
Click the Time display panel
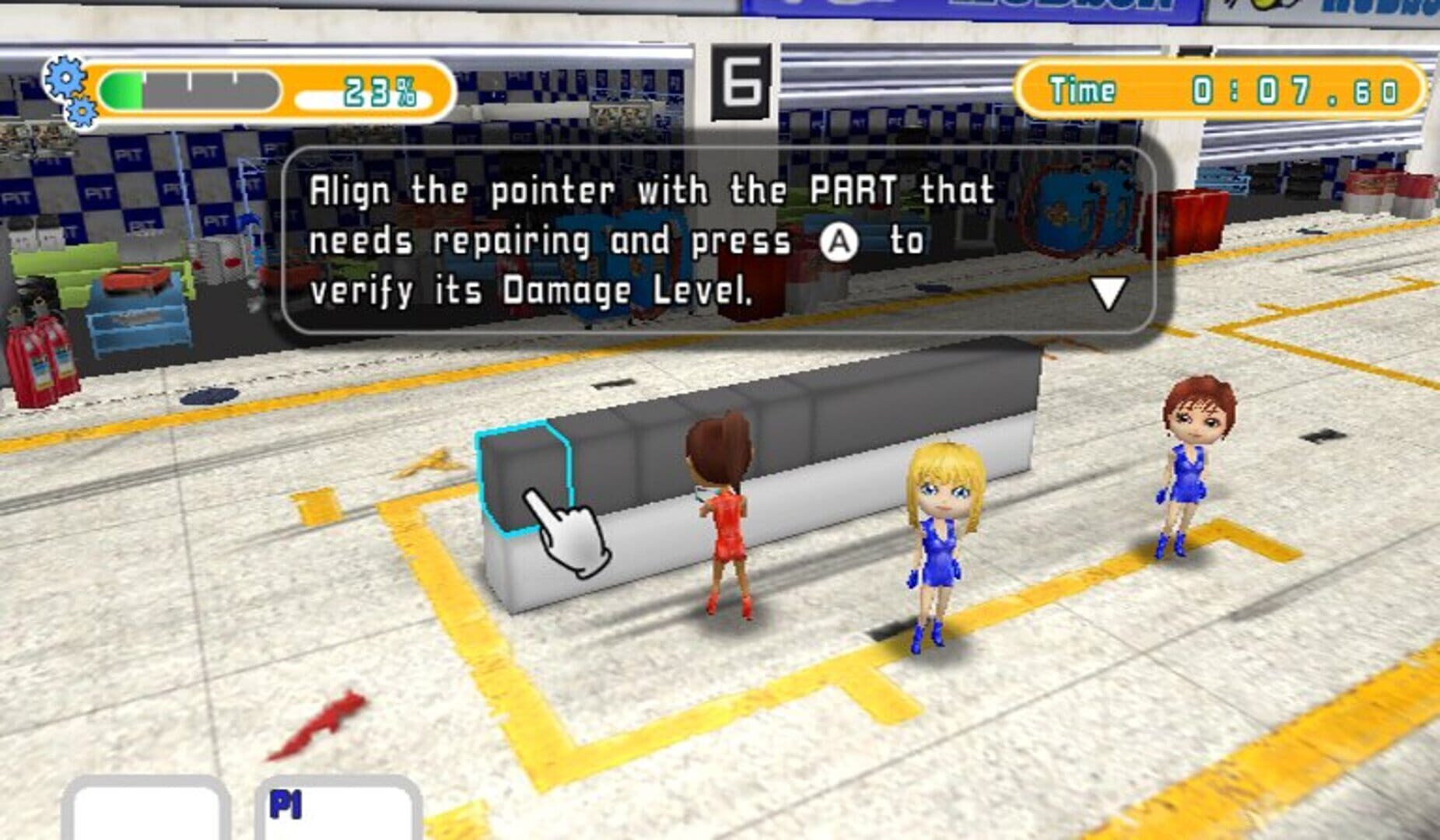tap(1224, 88)
